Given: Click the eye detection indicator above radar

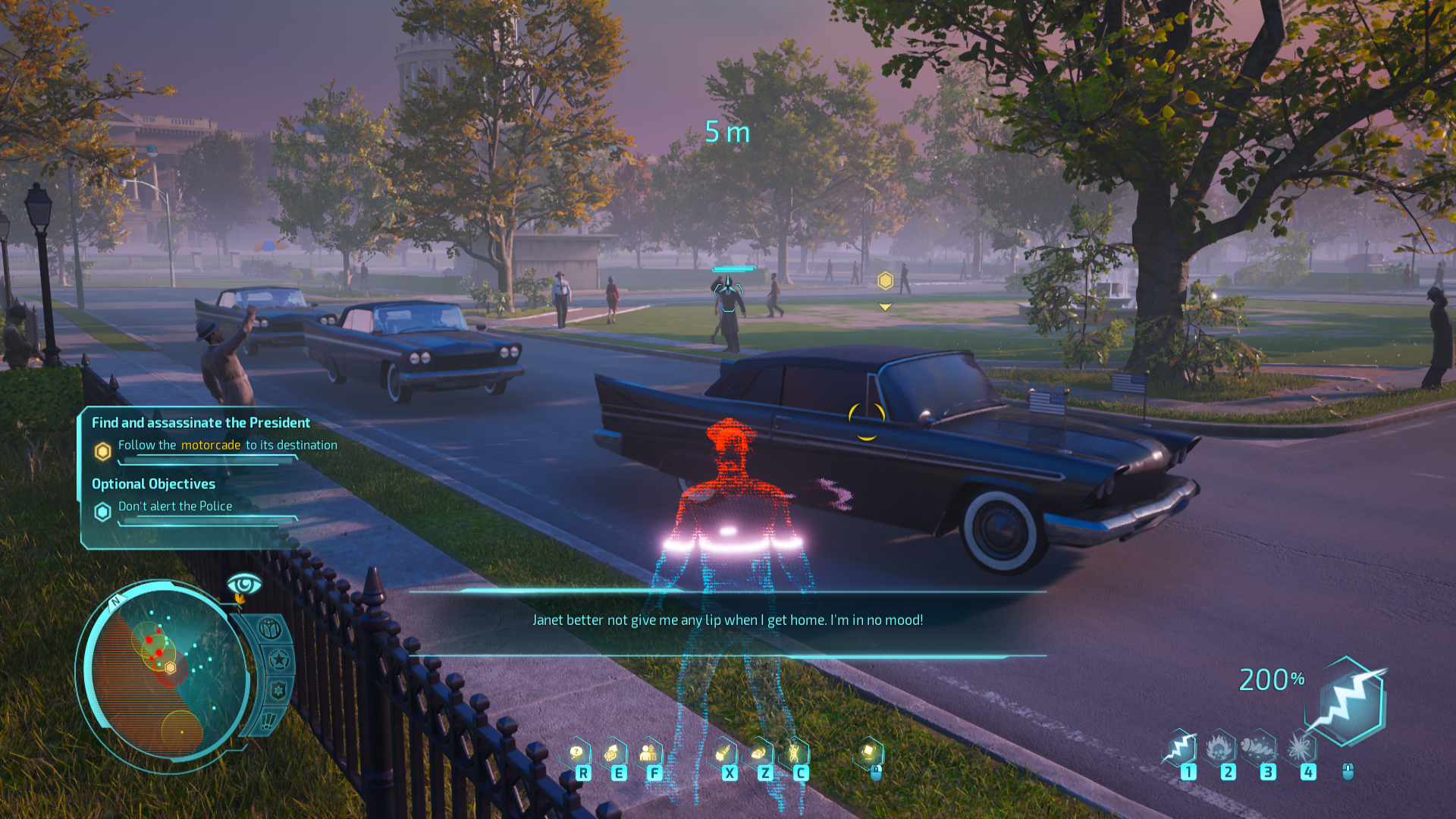Looking at the screenshot, I should pos(244,585).
